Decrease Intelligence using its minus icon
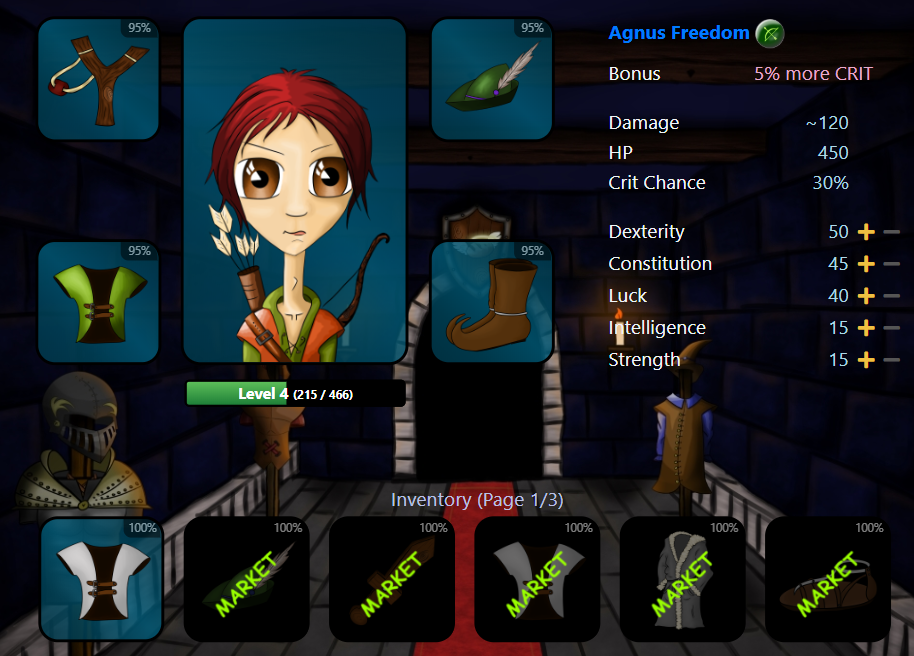 point(891,328)
